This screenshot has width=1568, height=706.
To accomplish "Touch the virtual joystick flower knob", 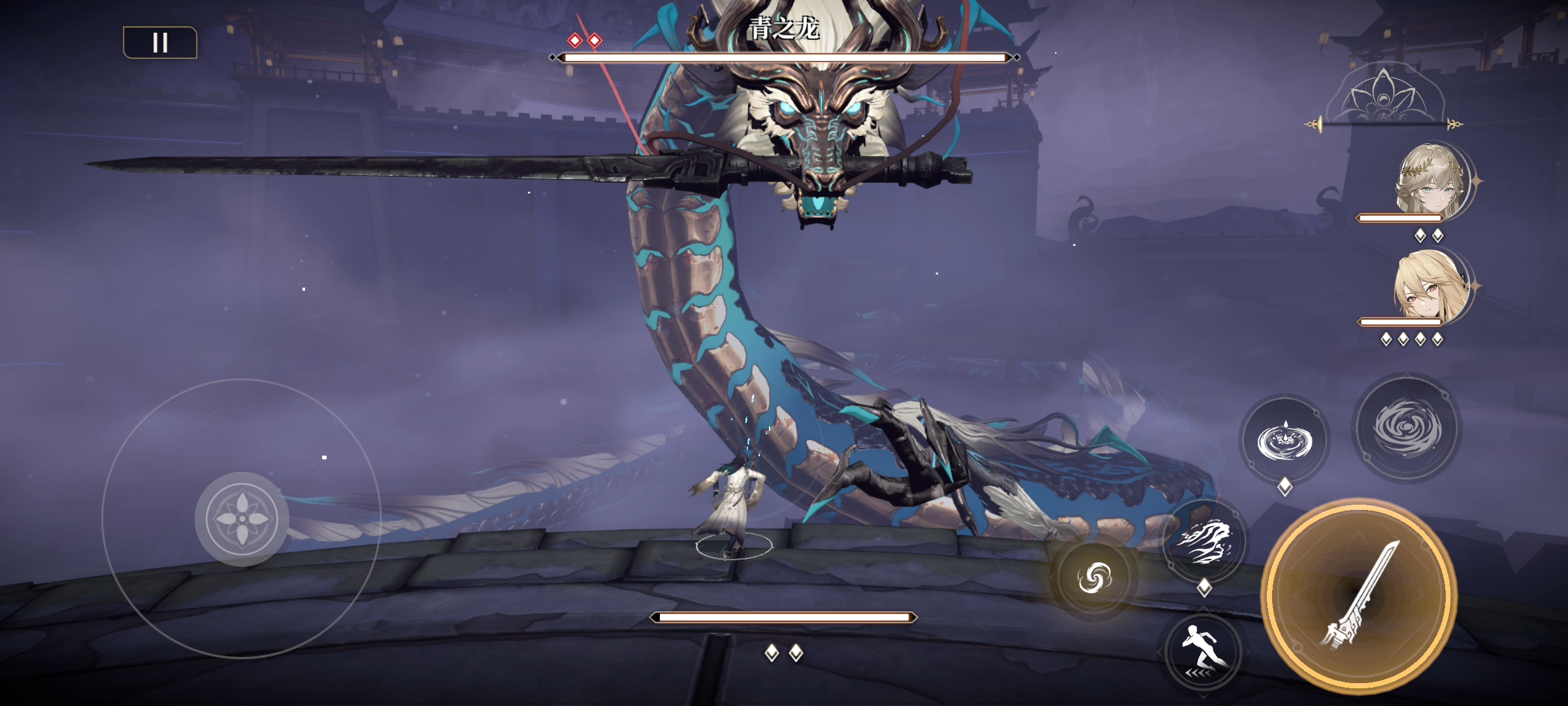I will click(242, 519).
